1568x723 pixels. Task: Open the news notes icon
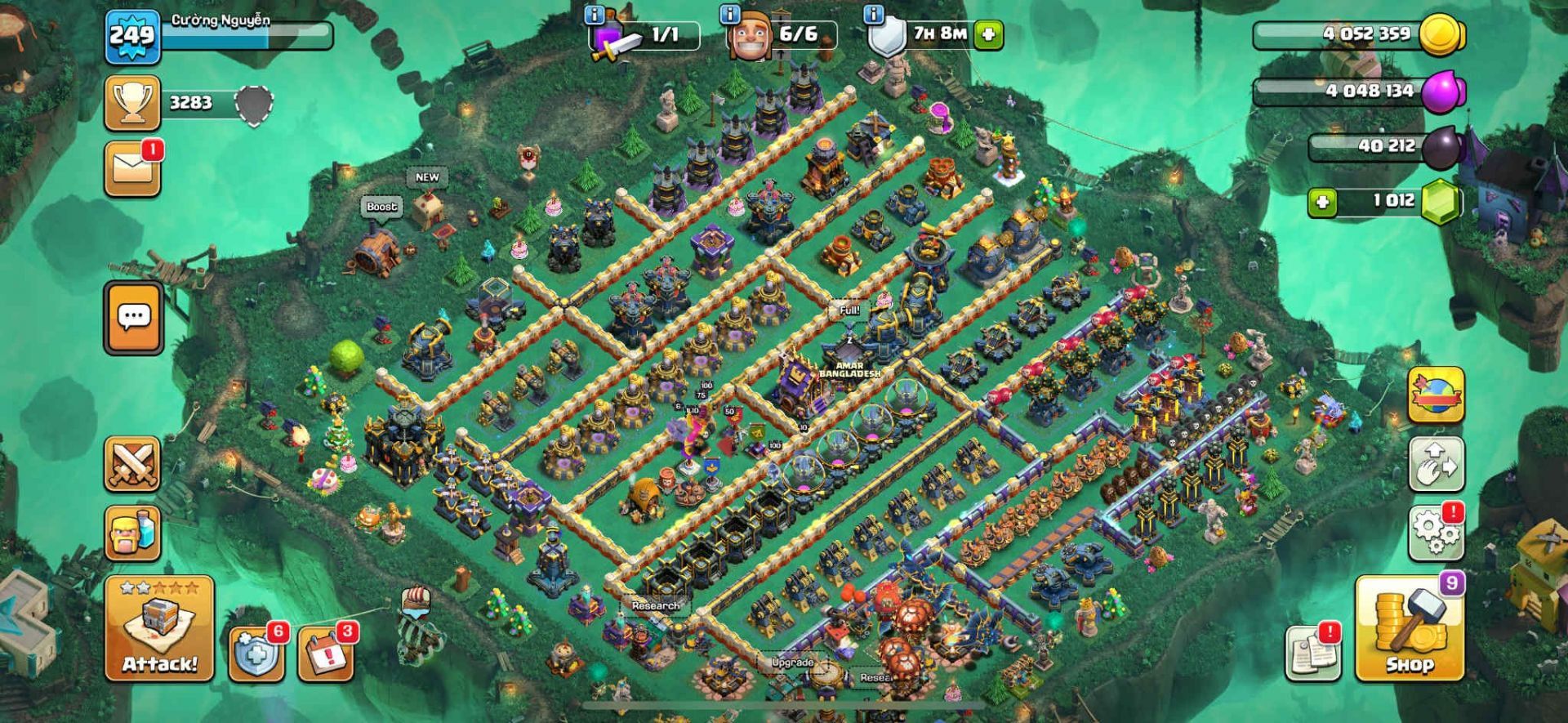1312,652
